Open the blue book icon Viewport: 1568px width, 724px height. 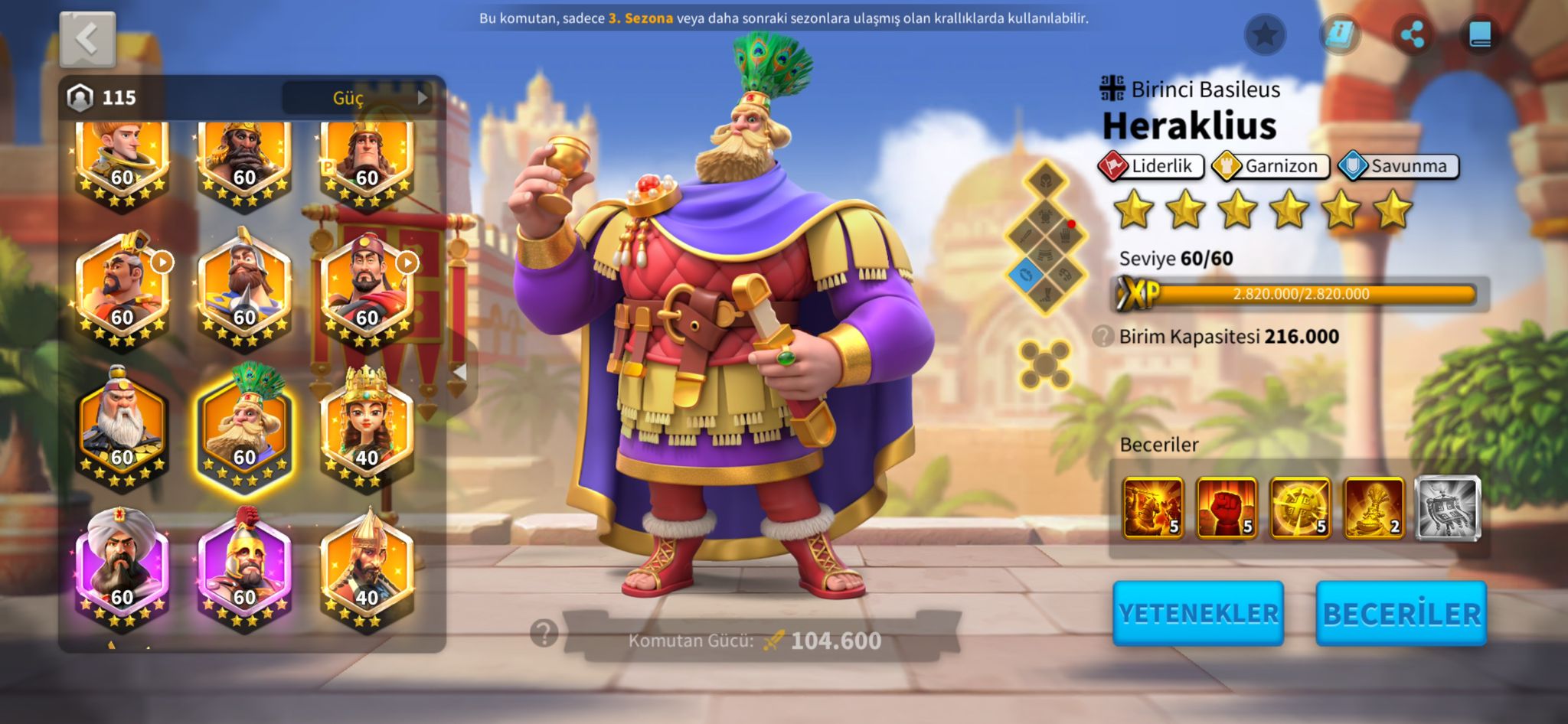1480,34
